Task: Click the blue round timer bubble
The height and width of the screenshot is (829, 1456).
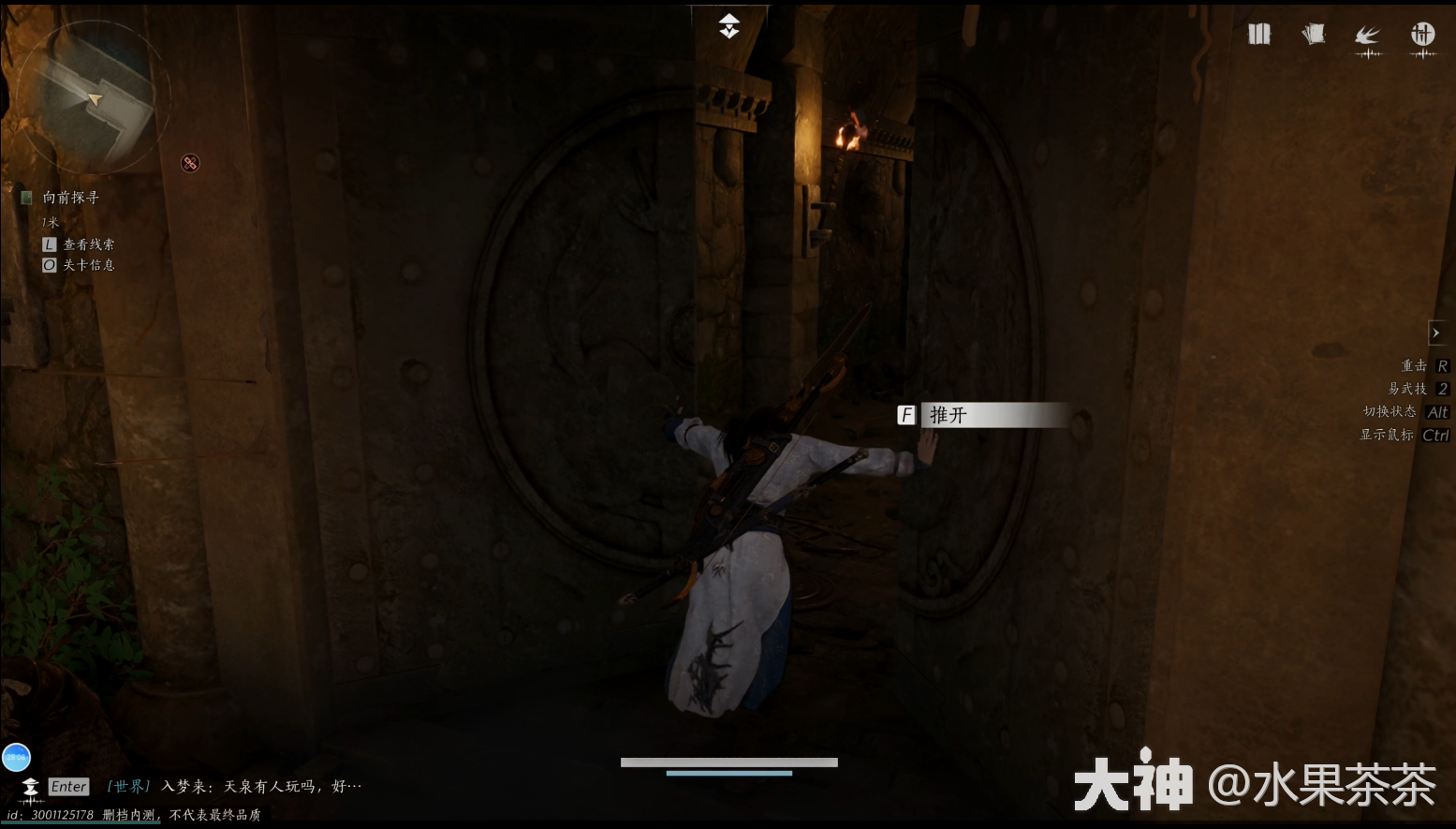Action: [17, 757]
